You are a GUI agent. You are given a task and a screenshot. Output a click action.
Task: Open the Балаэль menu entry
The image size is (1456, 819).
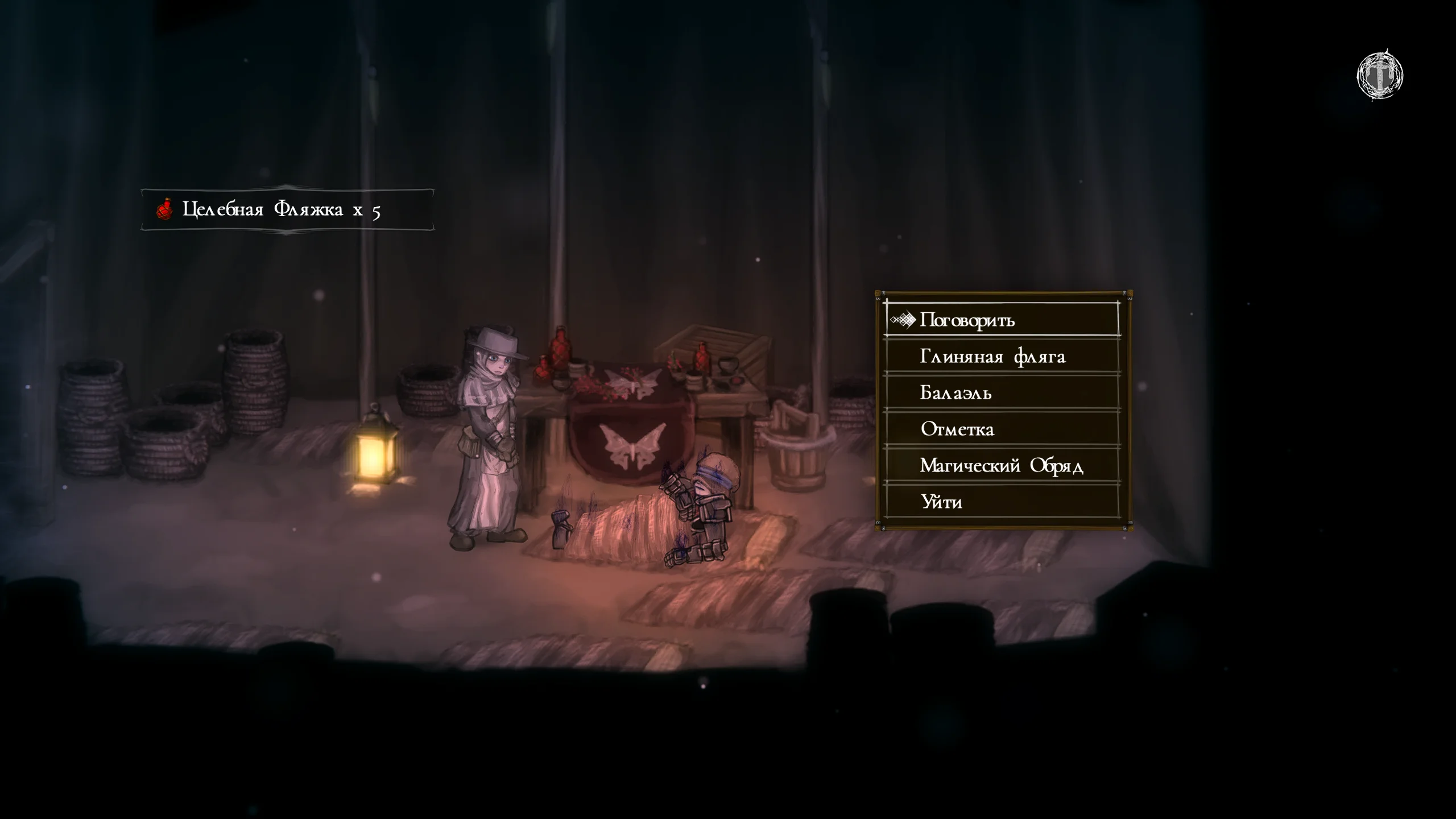point(955,393)
